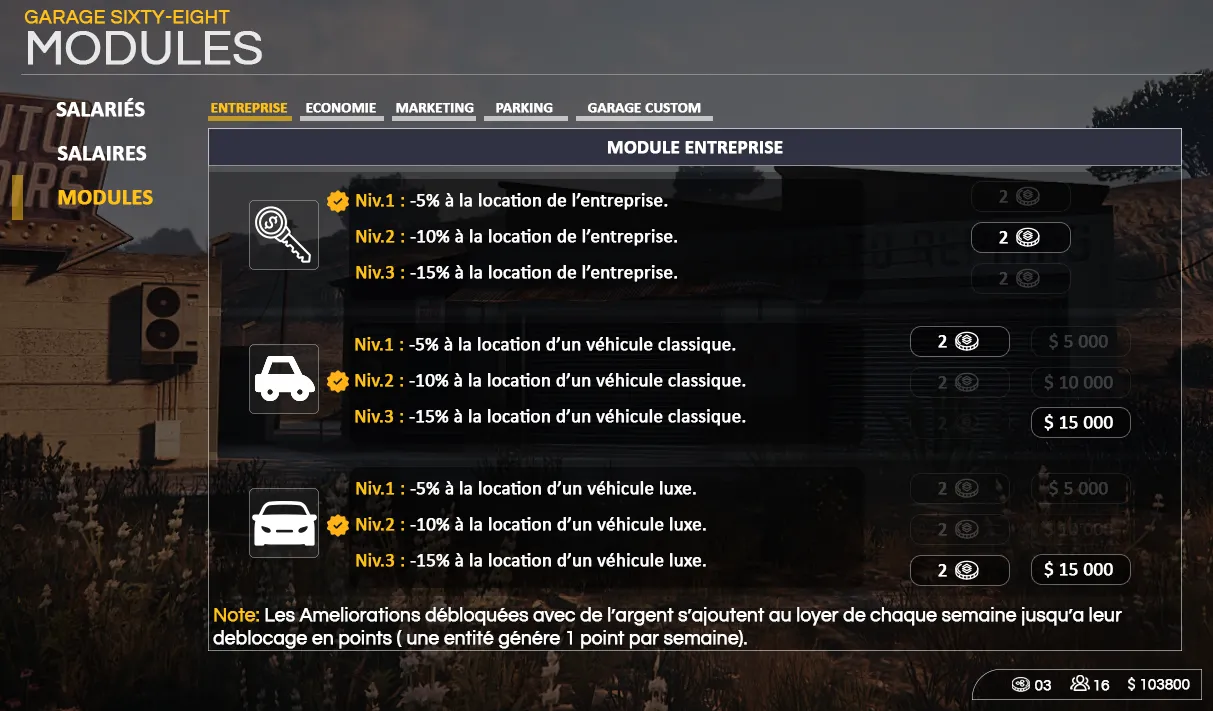This screenshot has height=711, width=1213.
Task: Open the Salaires menu section
Action: [x=101, y=153]
